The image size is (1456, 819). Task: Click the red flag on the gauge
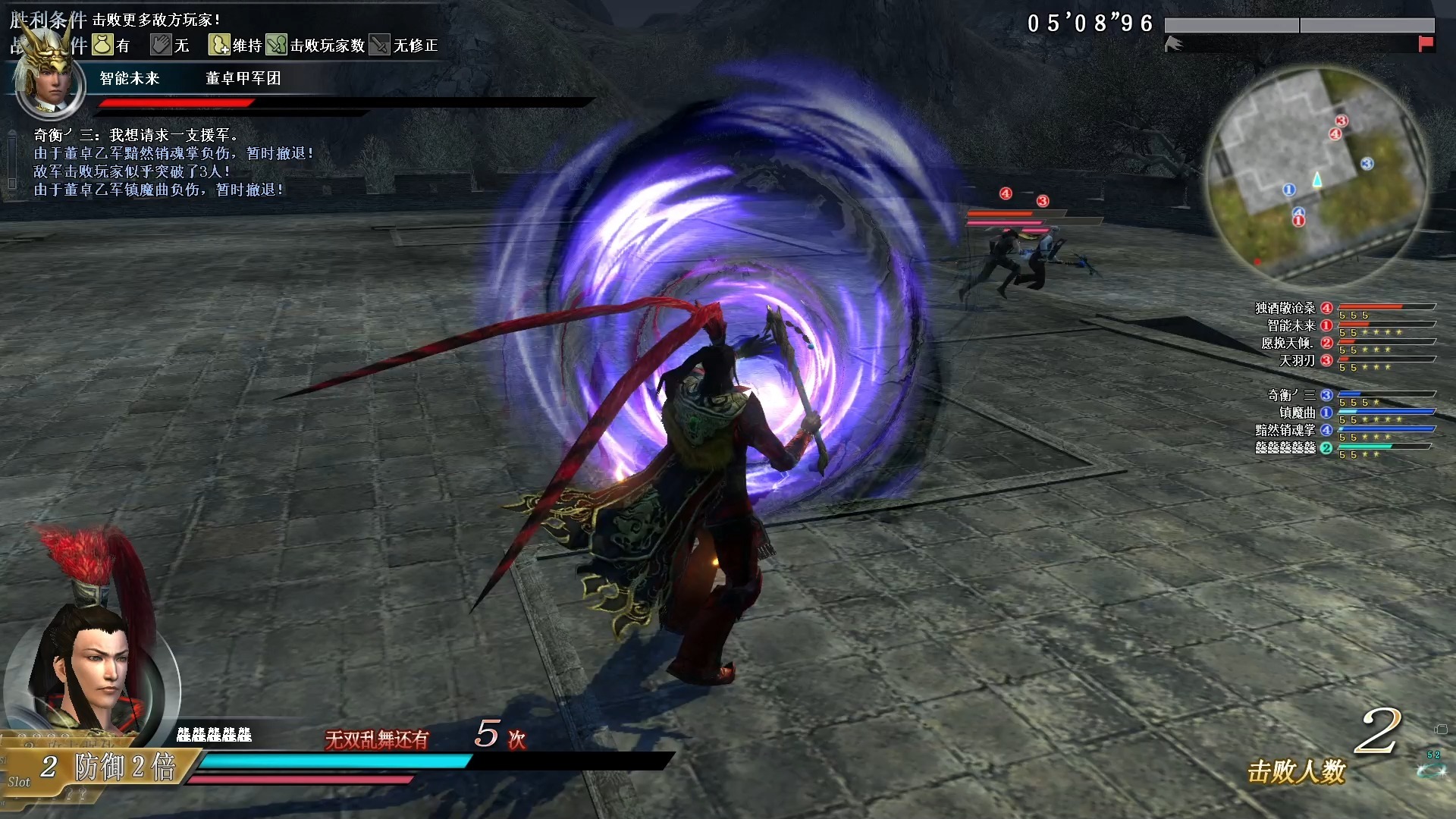pyautogui.click(x=1426, y=44)
